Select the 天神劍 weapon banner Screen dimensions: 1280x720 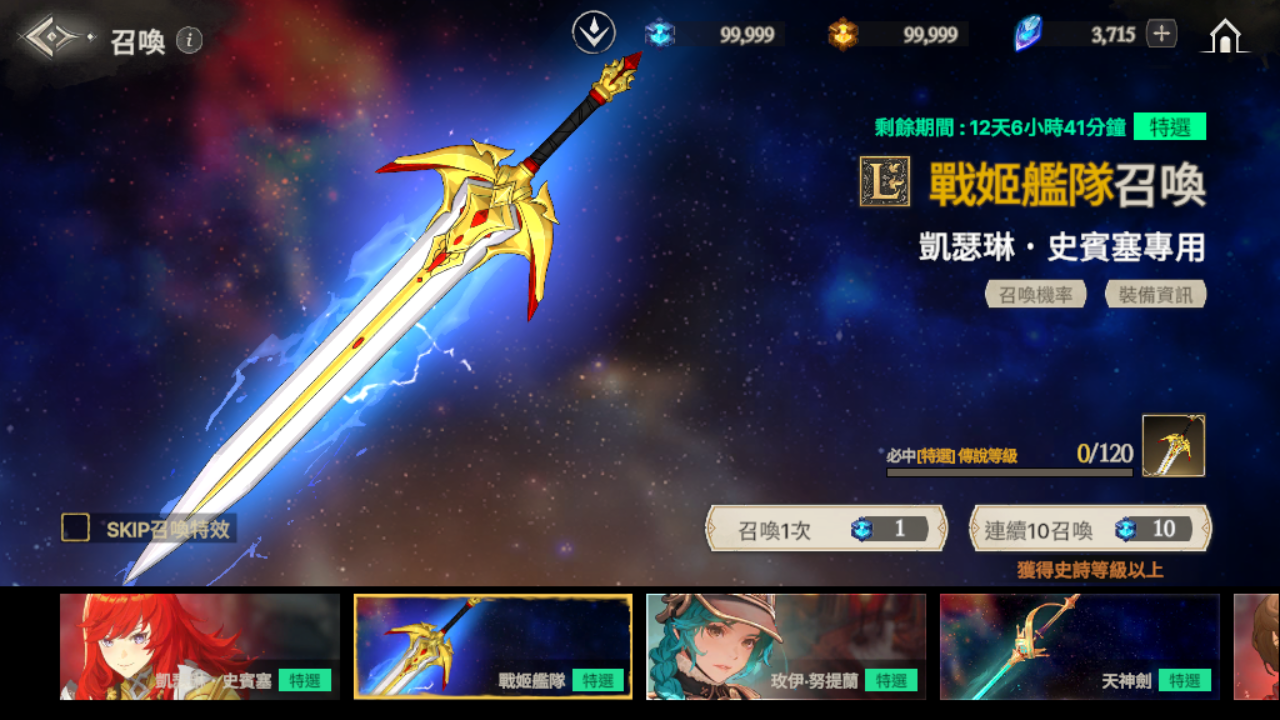1079,646
